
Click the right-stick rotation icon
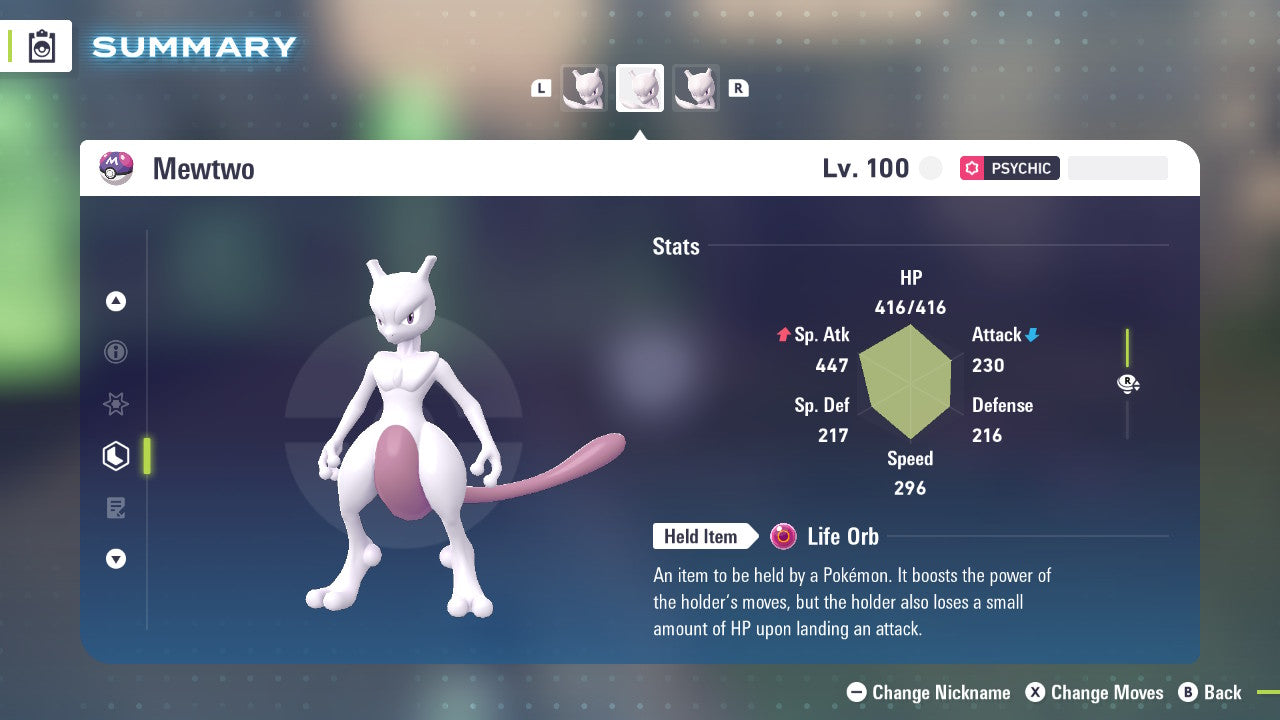1128,383
